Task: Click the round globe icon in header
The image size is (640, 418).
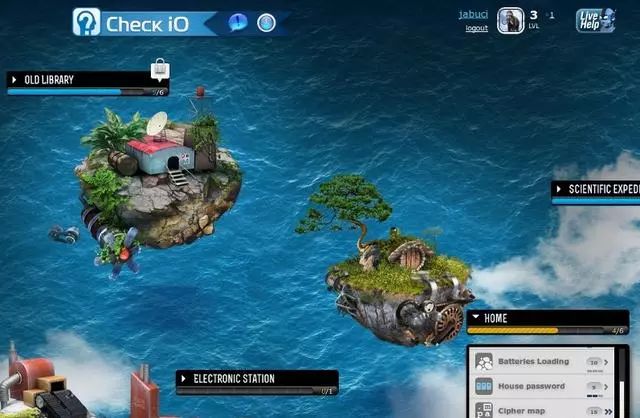Action: (x=266, y=22)
